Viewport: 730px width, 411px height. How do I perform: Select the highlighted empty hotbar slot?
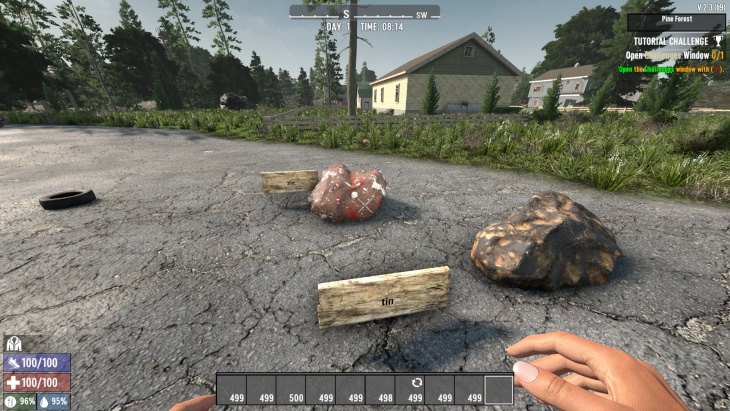(498, 389)
